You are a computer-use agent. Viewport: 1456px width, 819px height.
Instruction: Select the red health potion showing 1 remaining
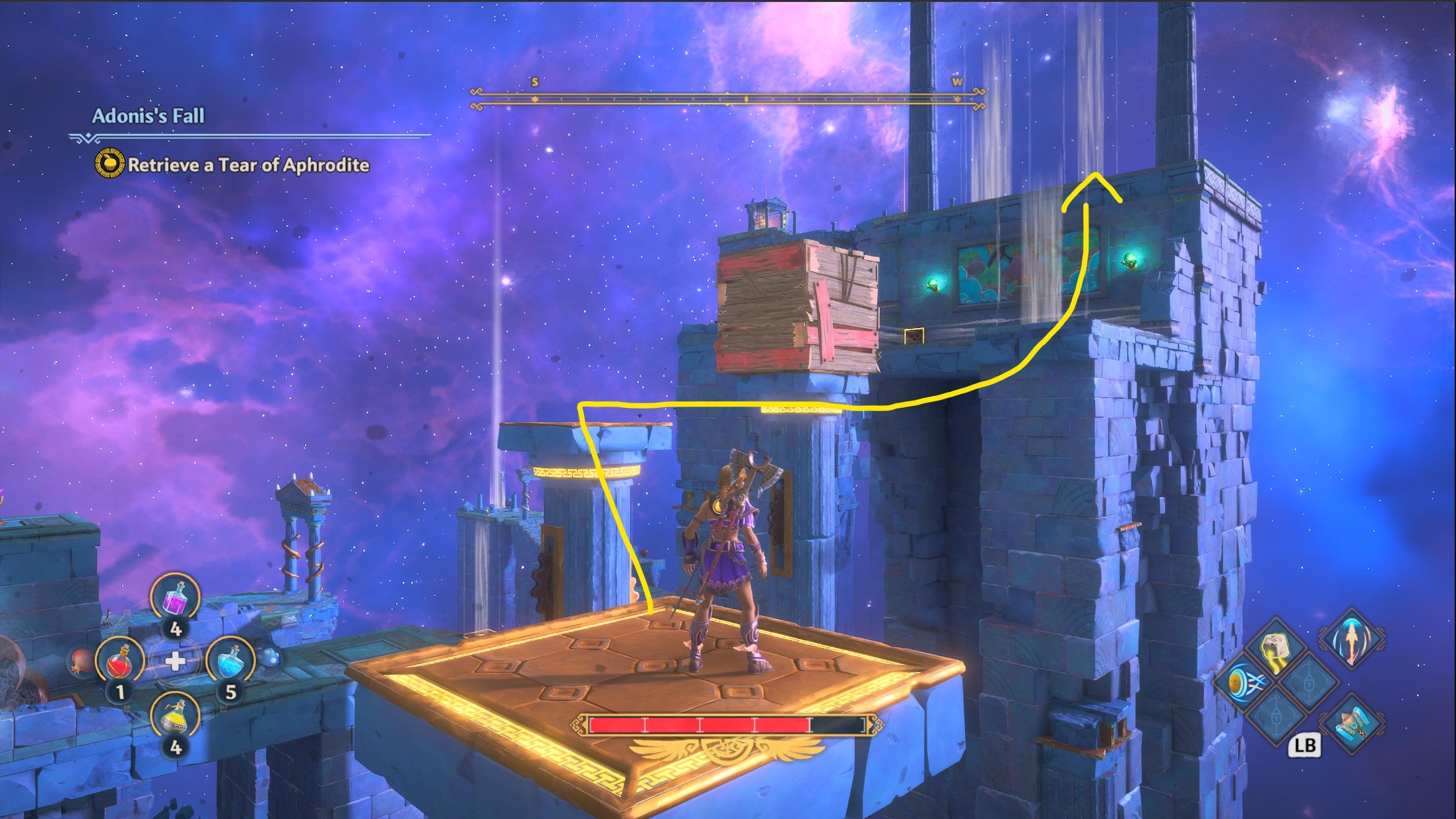120,663
